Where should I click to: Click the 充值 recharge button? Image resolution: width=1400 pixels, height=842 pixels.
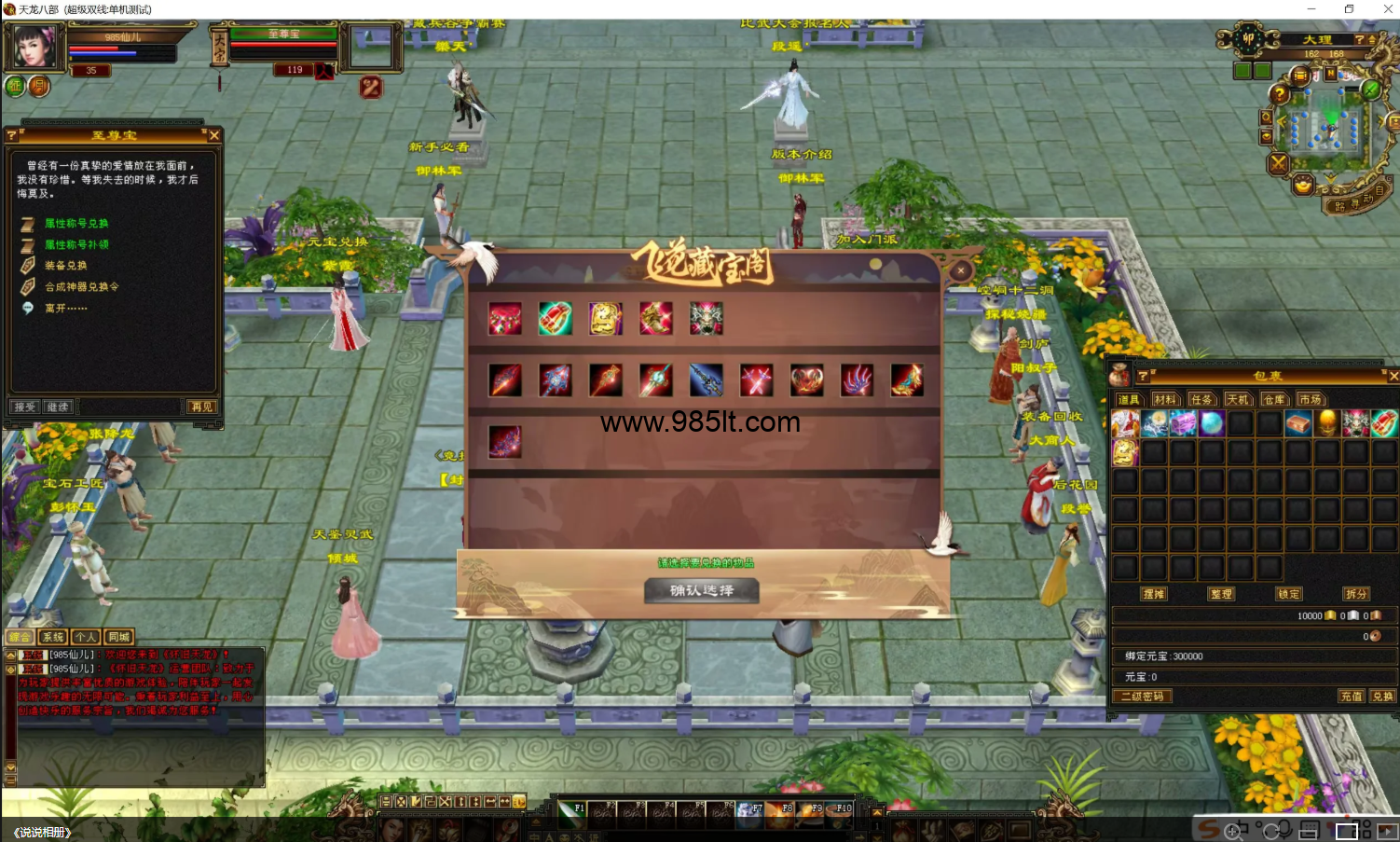pos(1351,697)
